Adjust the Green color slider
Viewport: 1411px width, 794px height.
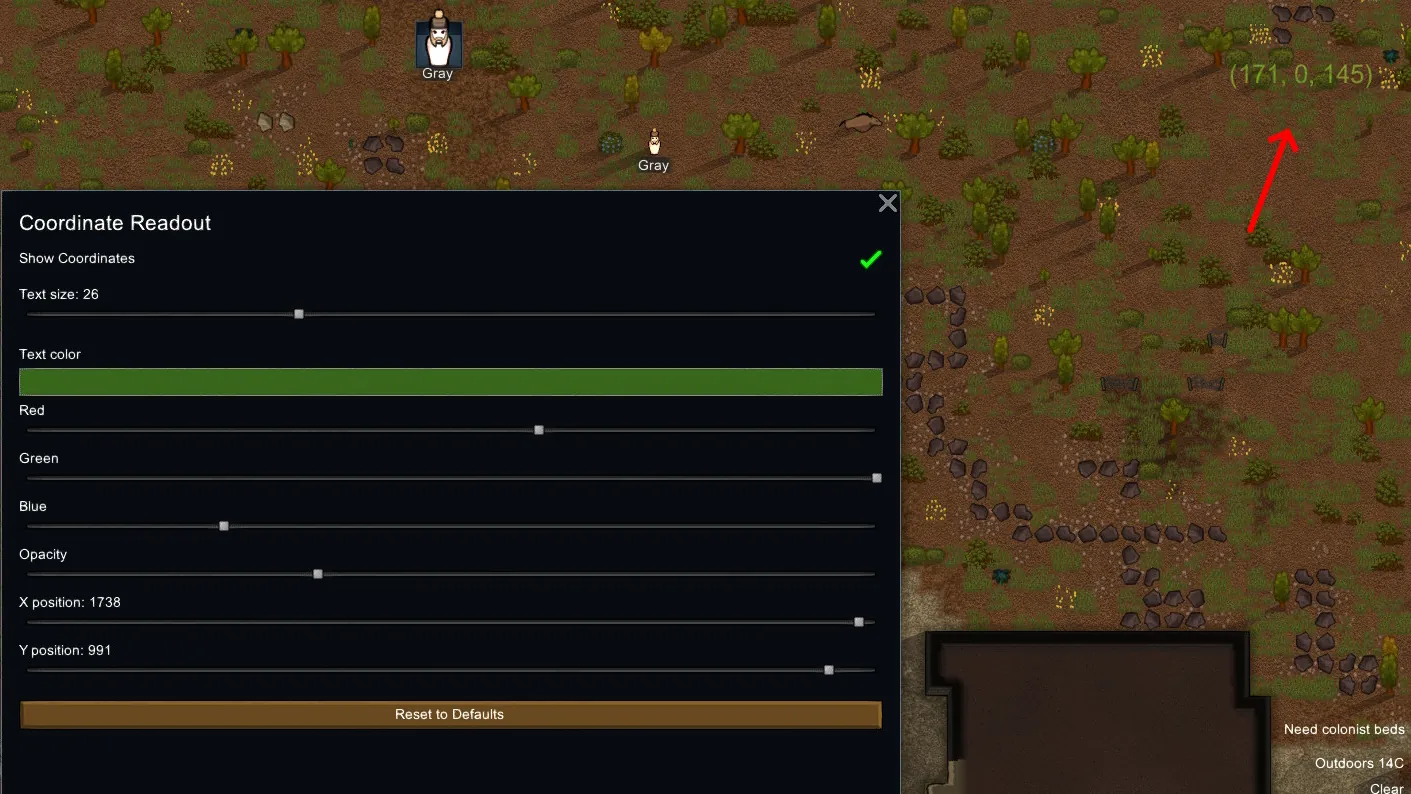[876, 478]
